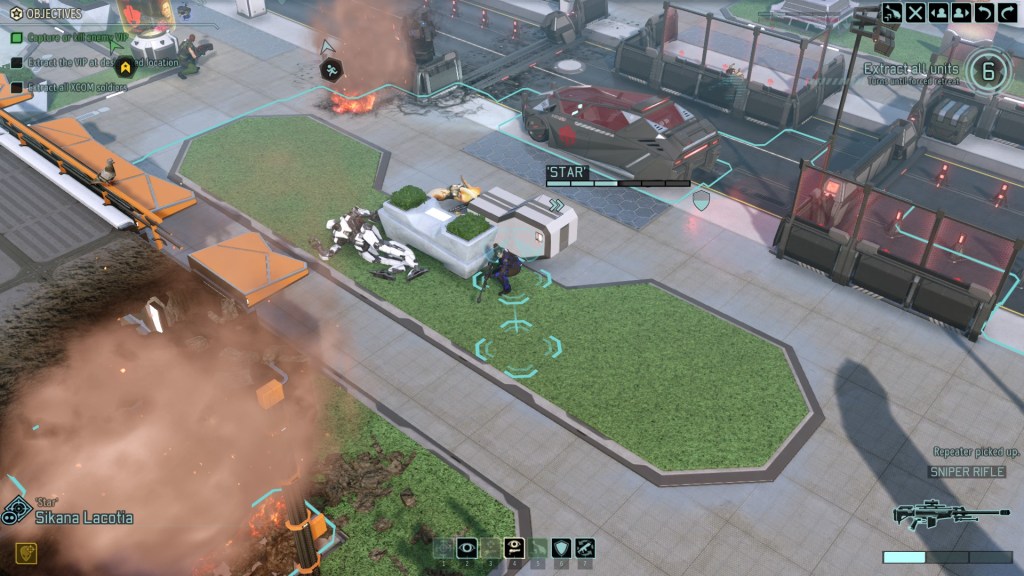The image size is (1024, 576).
Task: Rotate camera with the right curved arrow
Action: pos(1008,13)
